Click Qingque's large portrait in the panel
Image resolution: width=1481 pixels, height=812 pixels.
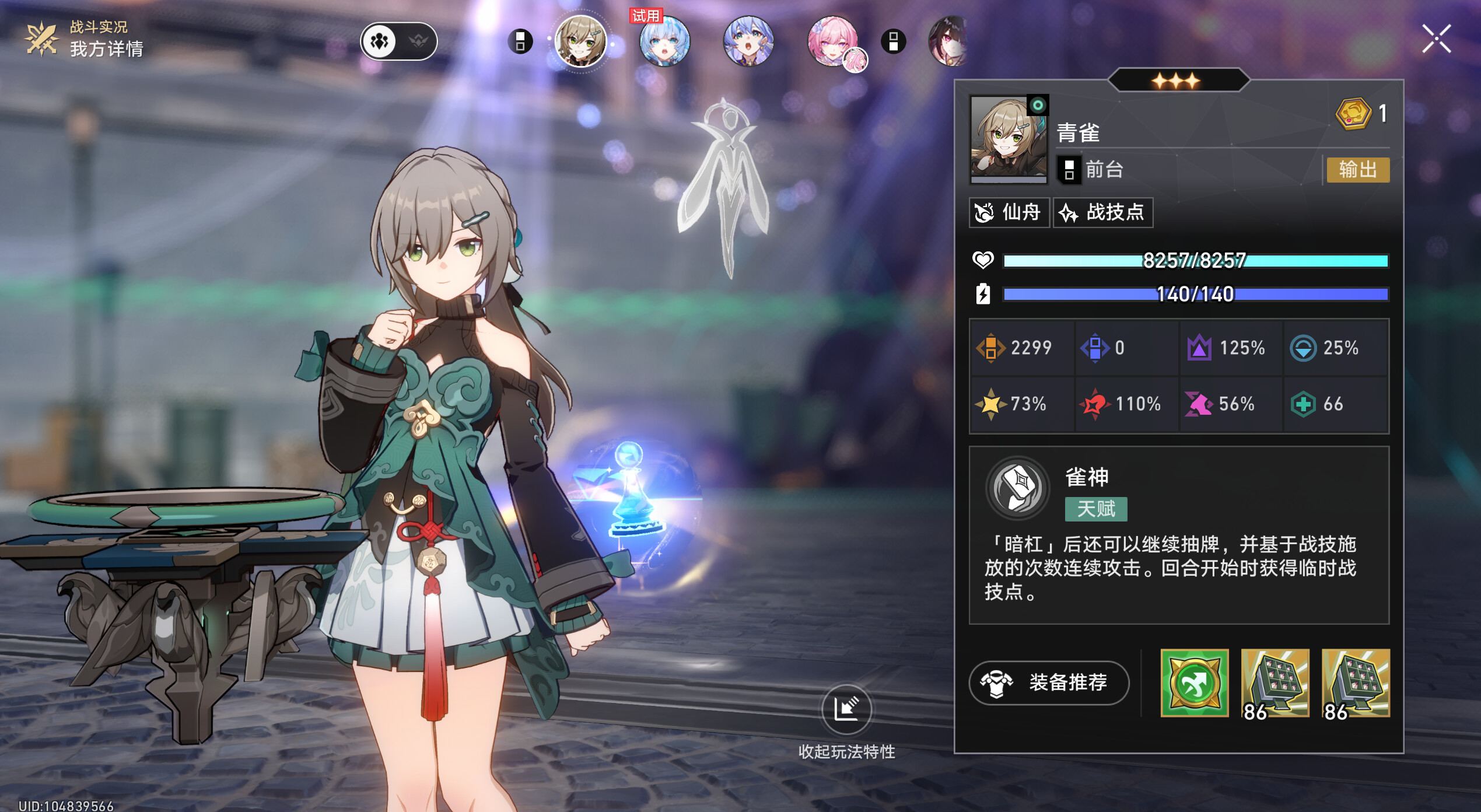(x=1009, y=138)
